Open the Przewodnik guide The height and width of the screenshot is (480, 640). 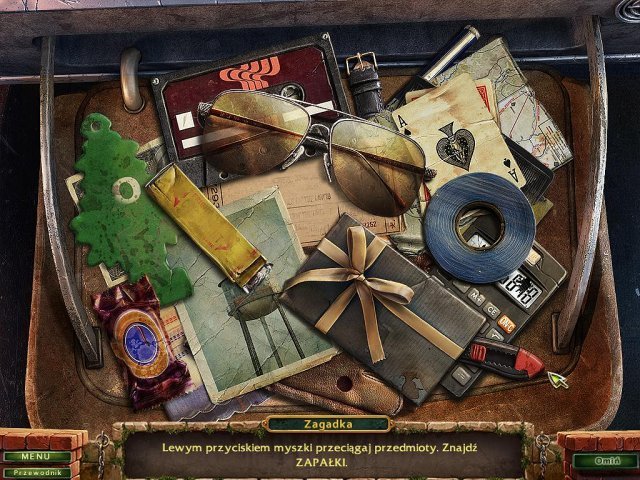[35, 472]
